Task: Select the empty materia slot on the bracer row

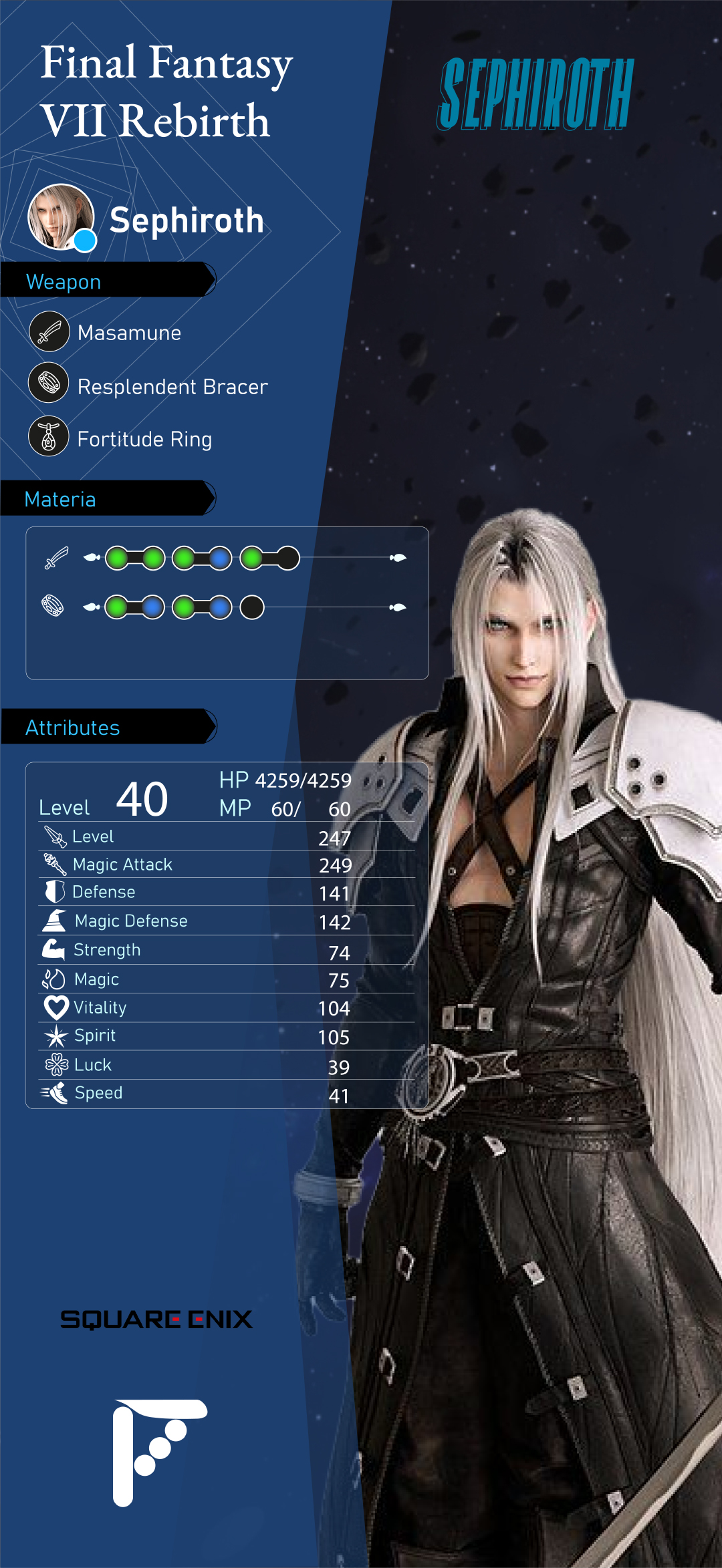Action: tap(252, 607)
